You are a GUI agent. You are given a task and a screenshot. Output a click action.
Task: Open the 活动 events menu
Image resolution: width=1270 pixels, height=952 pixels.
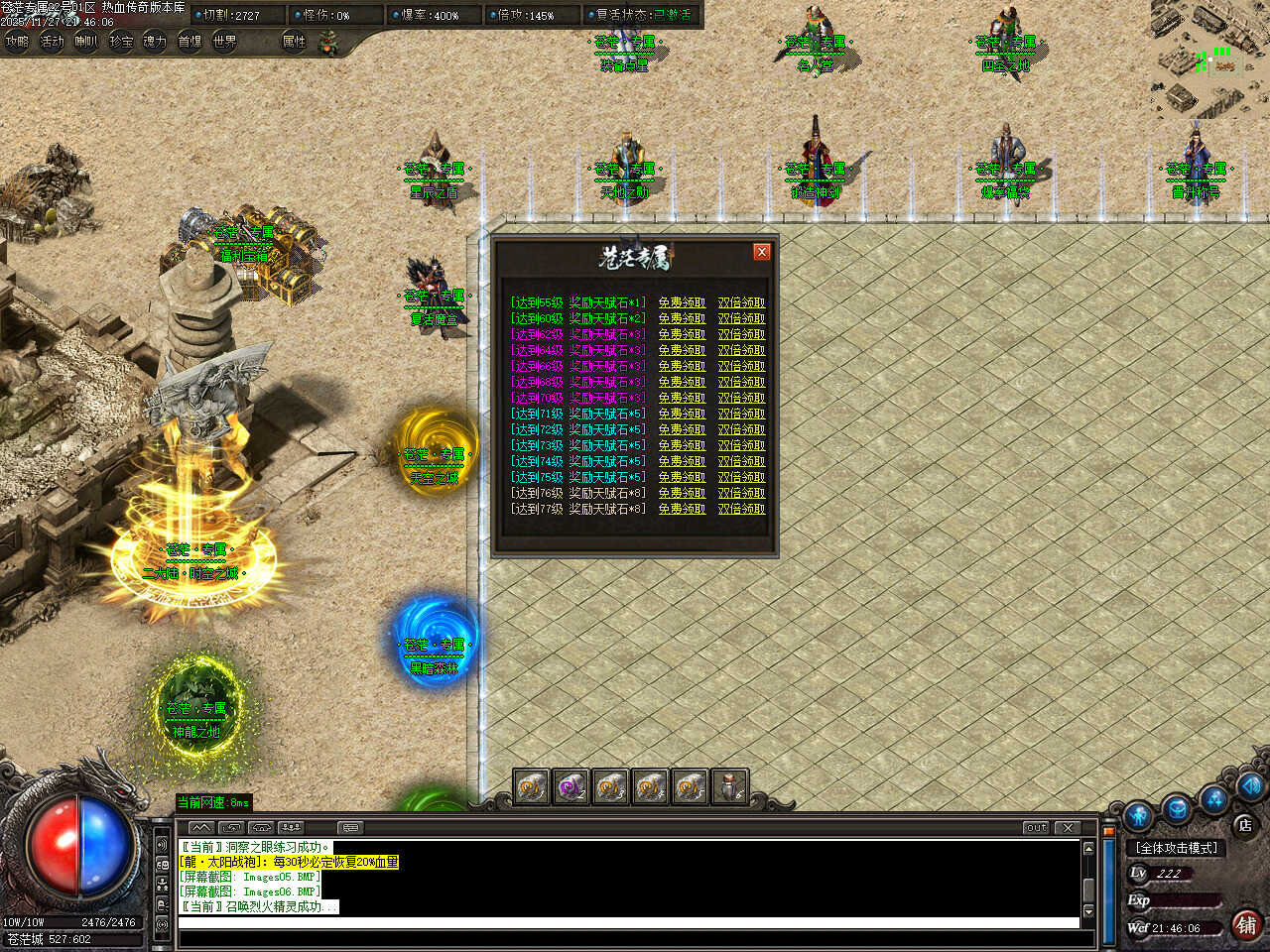(52, 42)
